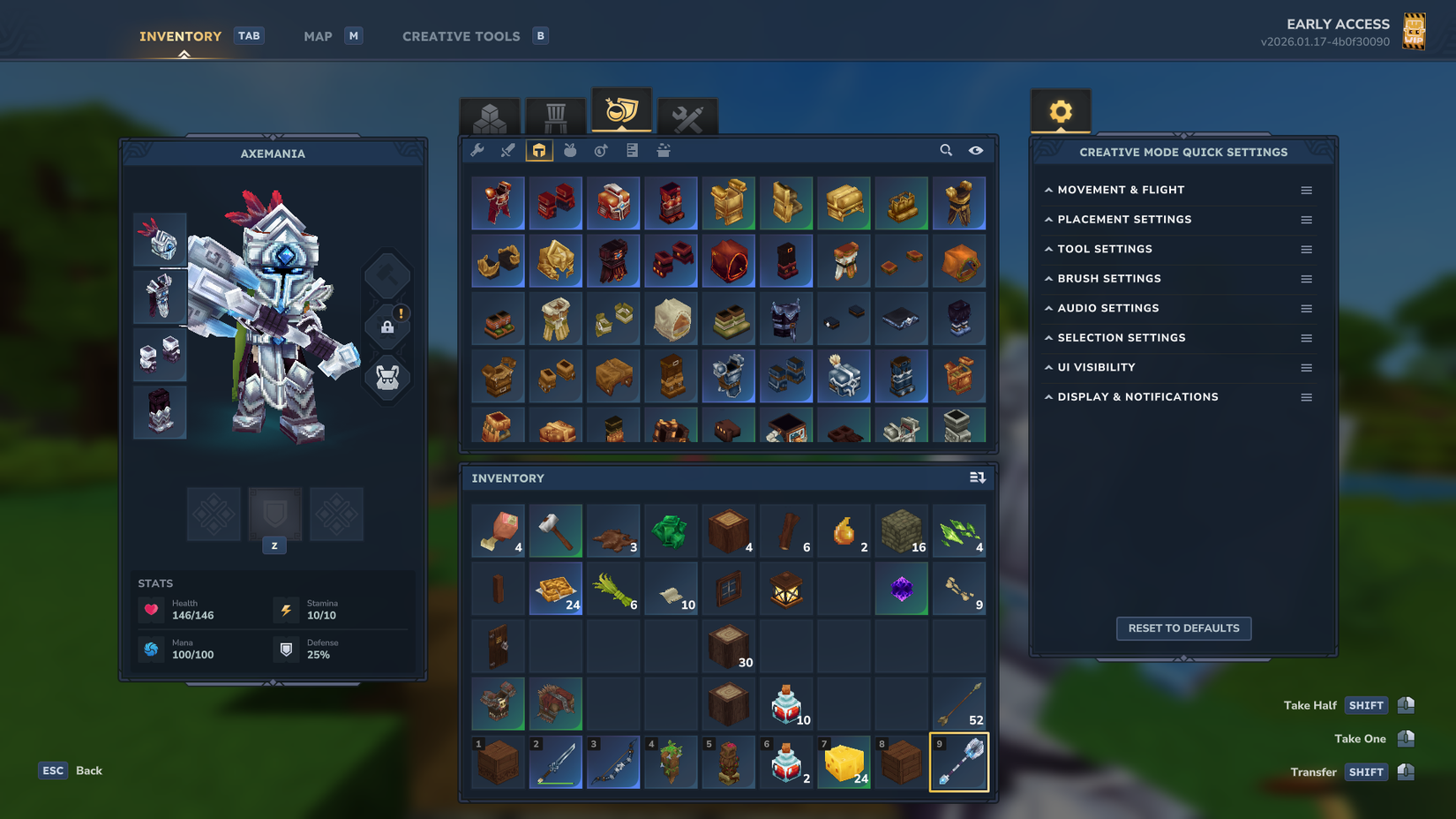Viewport: 1456px width, 819px height.
Task: Open the furniture chair category tab
Action: tap(556, 116)
